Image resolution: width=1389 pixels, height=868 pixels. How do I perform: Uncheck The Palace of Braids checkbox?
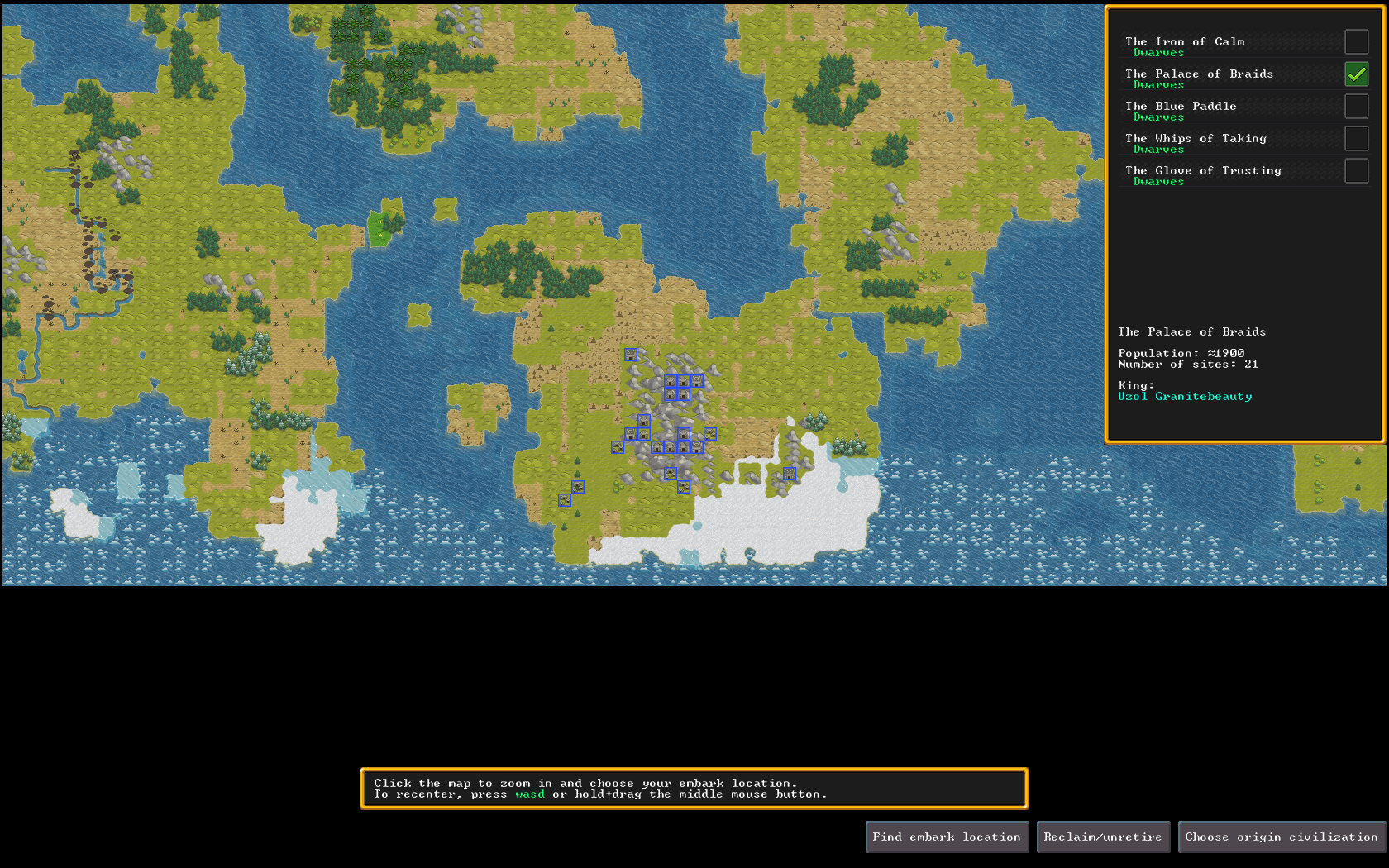tap(1356, 74)
